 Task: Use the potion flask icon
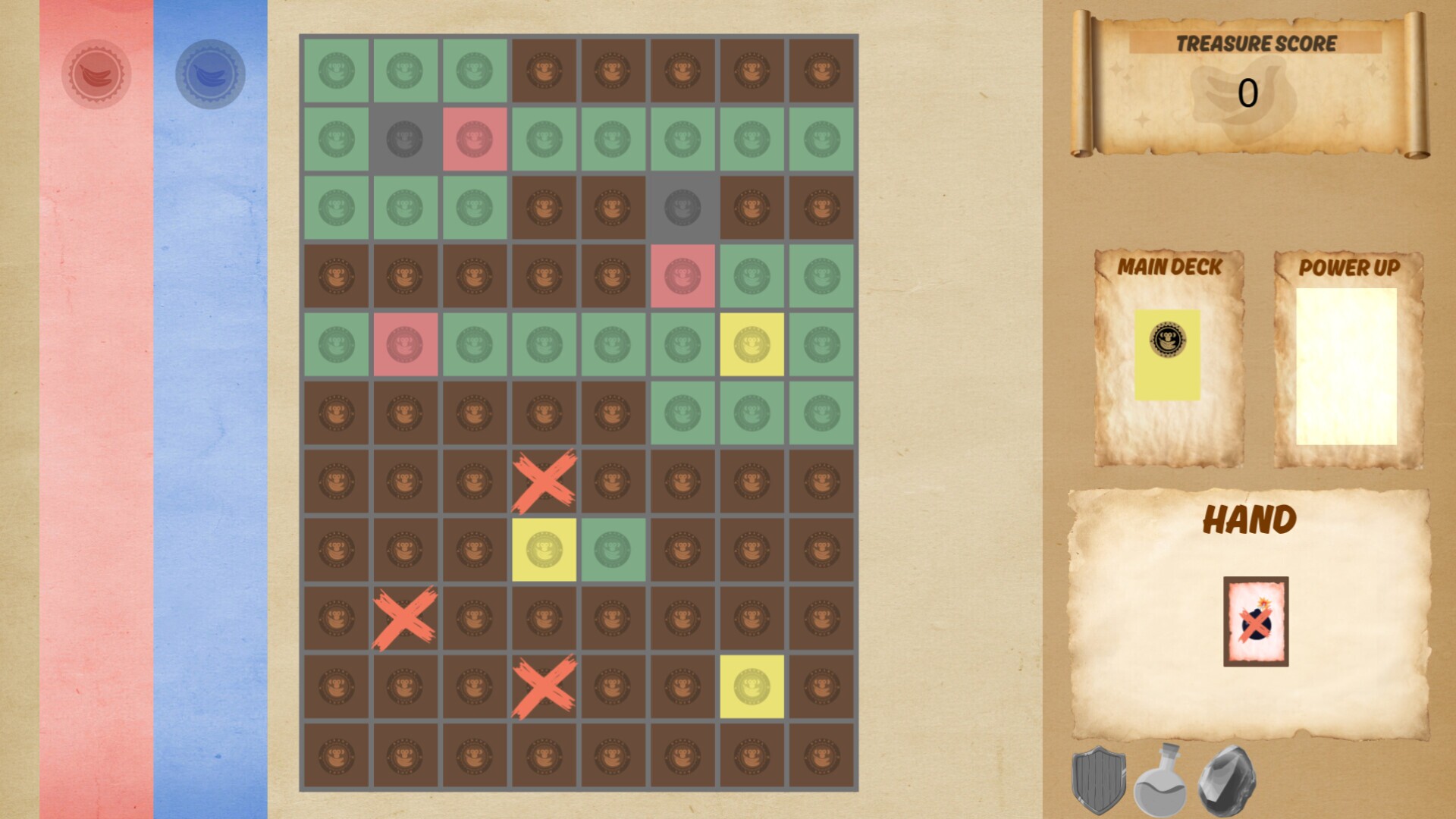pos(1161,781)
